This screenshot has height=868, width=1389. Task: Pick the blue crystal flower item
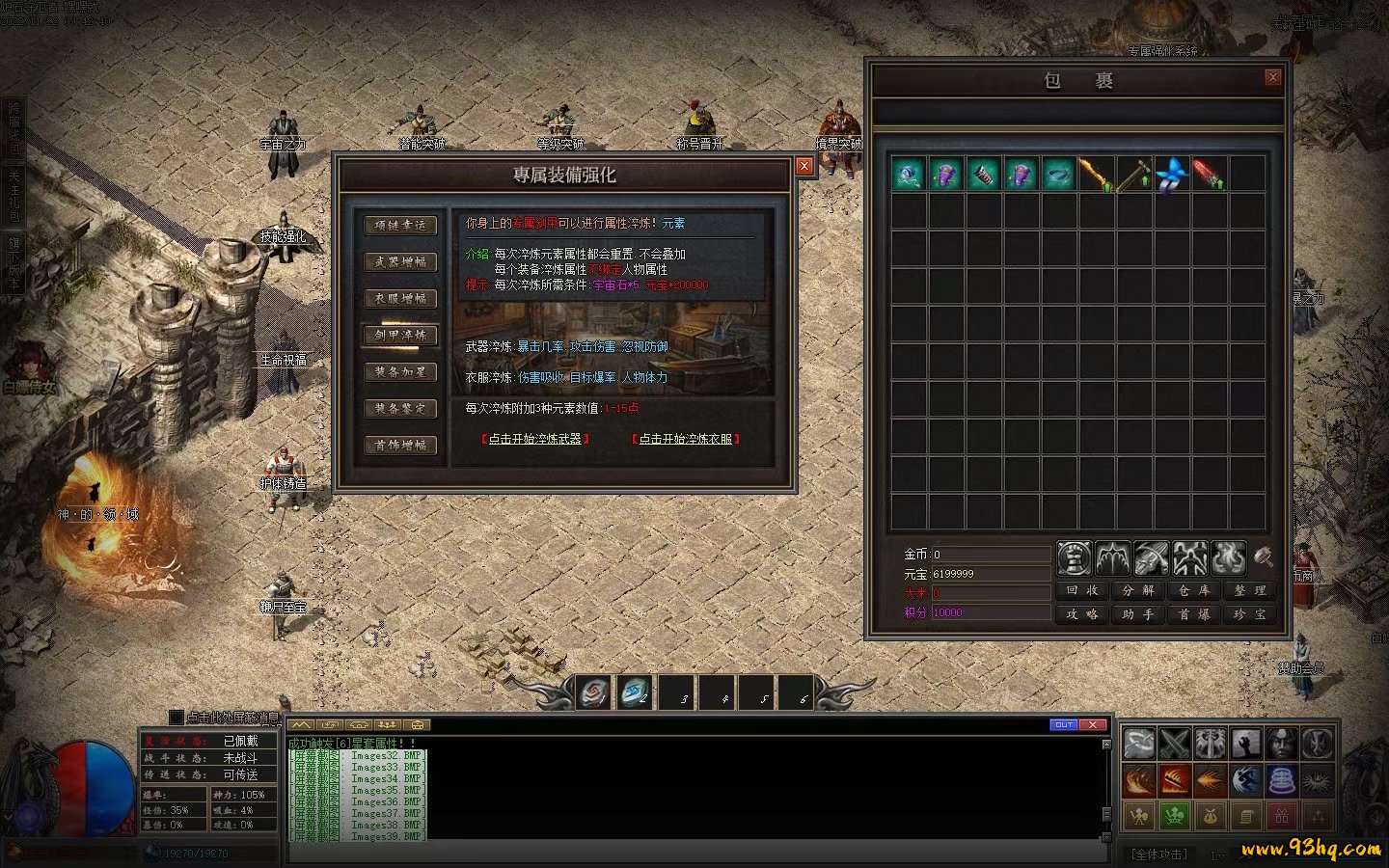[1171, 175]
